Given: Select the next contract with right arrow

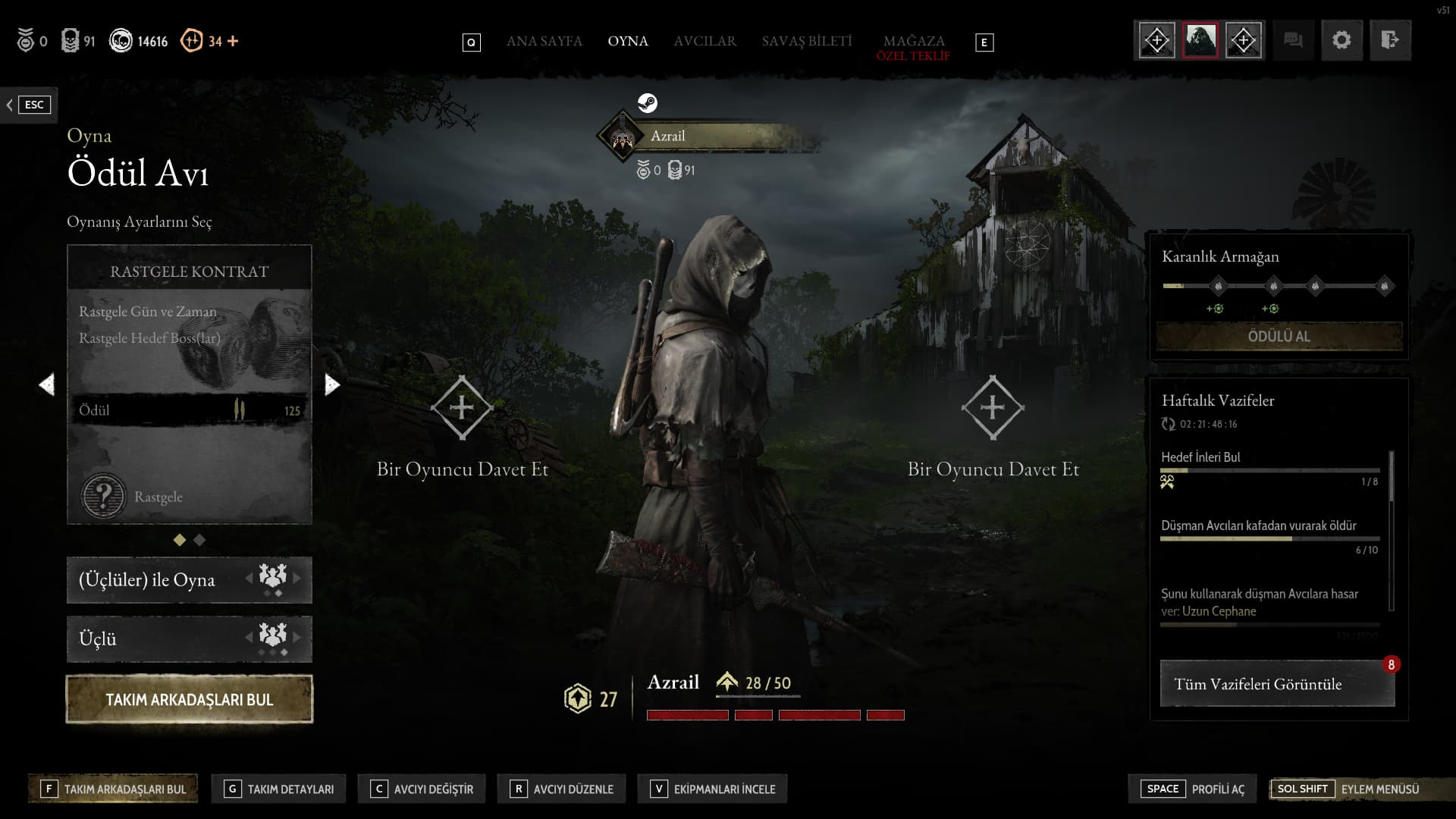Looking at the screenshot, I should [331, 385].
